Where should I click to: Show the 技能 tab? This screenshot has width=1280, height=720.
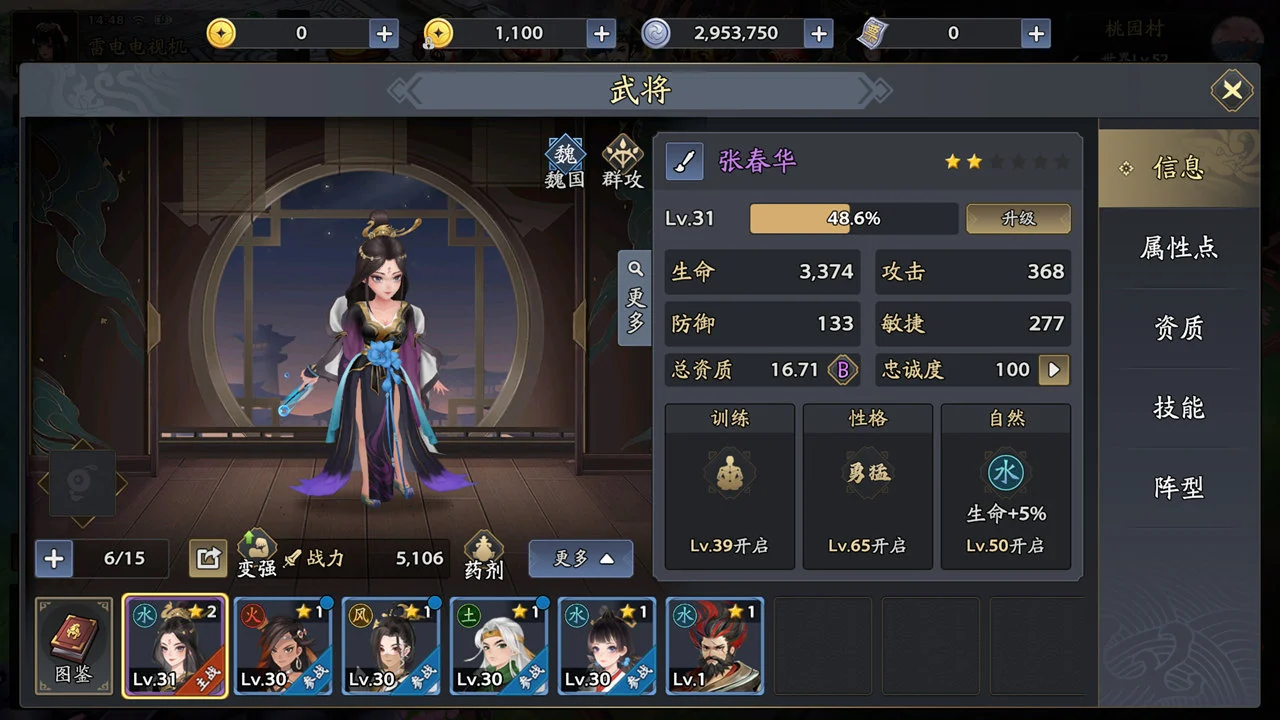(1179, 408)
